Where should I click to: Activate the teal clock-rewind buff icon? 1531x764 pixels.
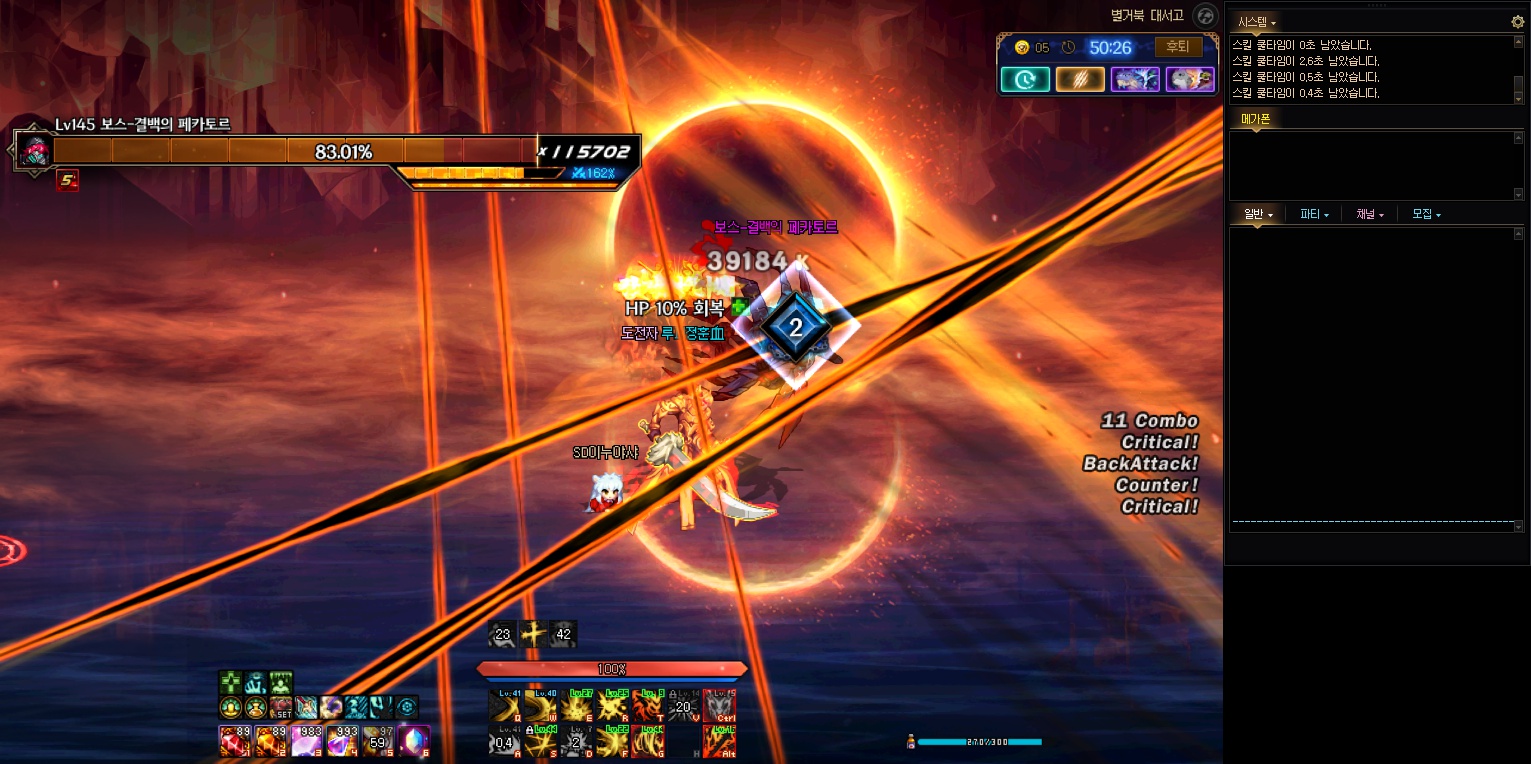pos(1025,79)
